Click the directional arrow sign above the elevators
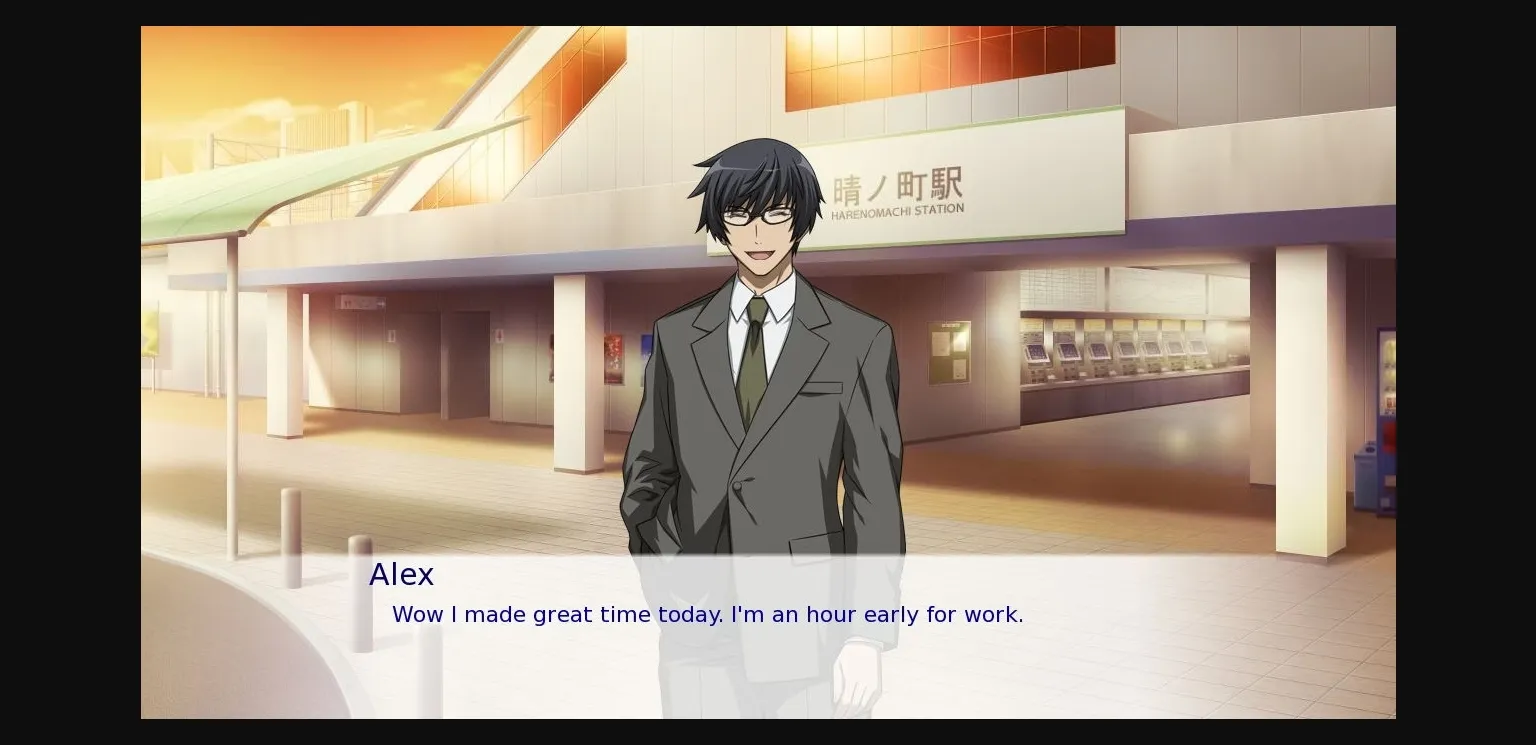The height and width of the screenshot is (745, 1536). (360, 303)
